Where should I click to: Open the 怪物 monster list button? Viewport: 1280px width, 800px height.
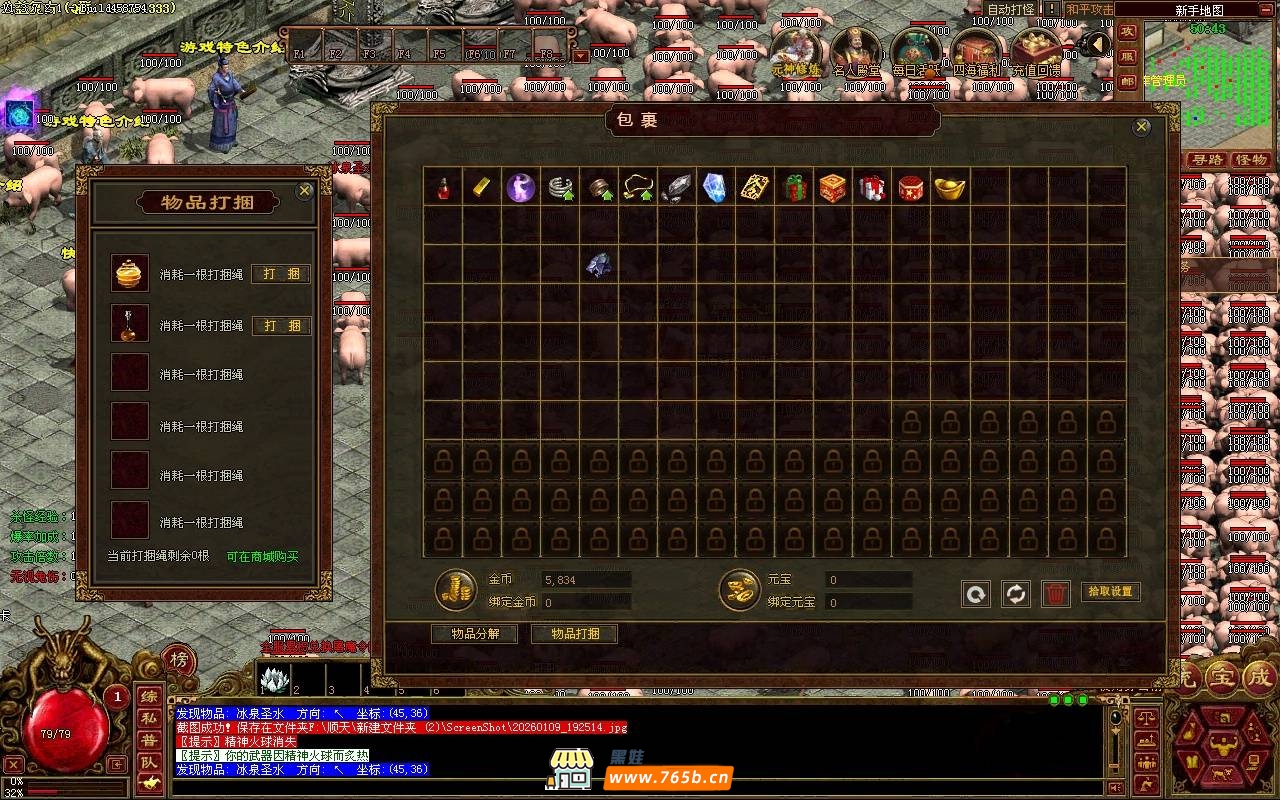tap(1250, 160)
